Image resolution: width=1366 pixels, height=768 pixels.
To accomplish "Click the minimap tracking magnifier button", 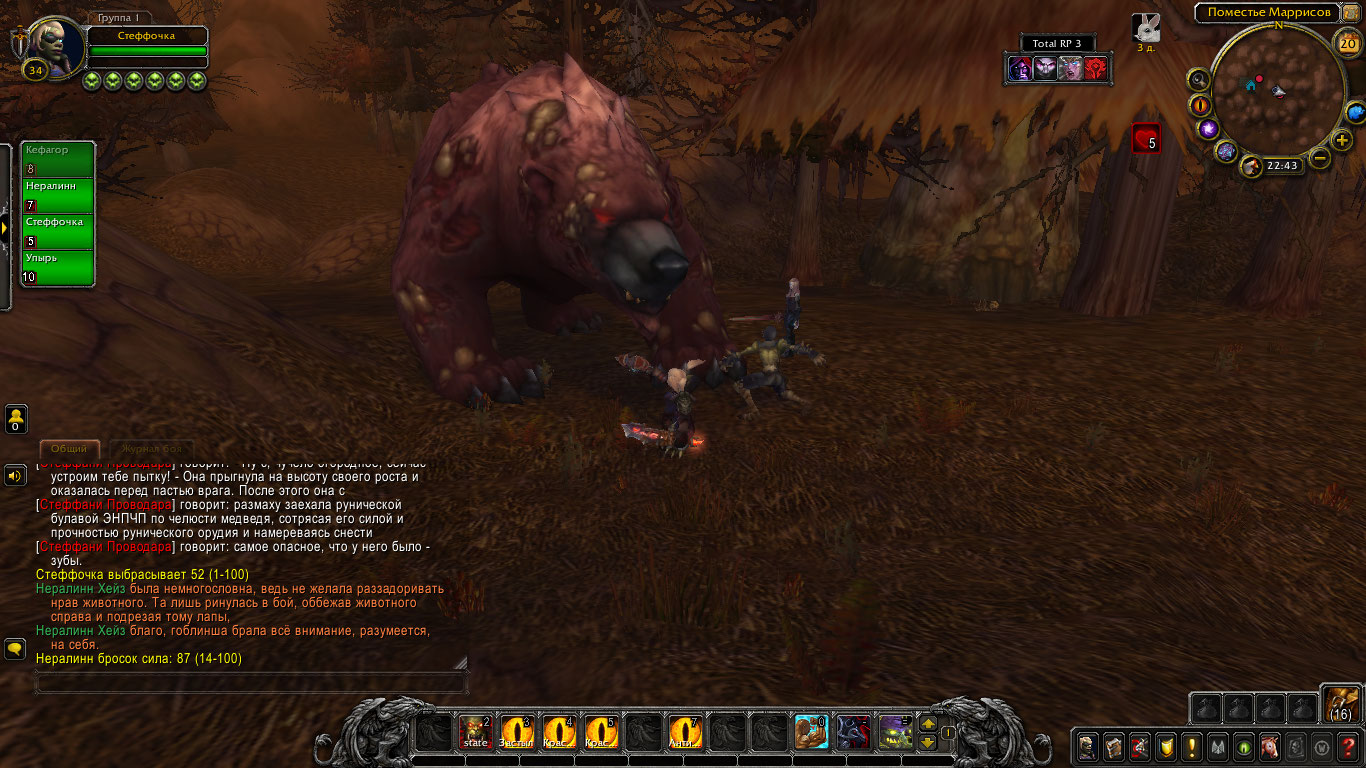I will point(1198,80).
